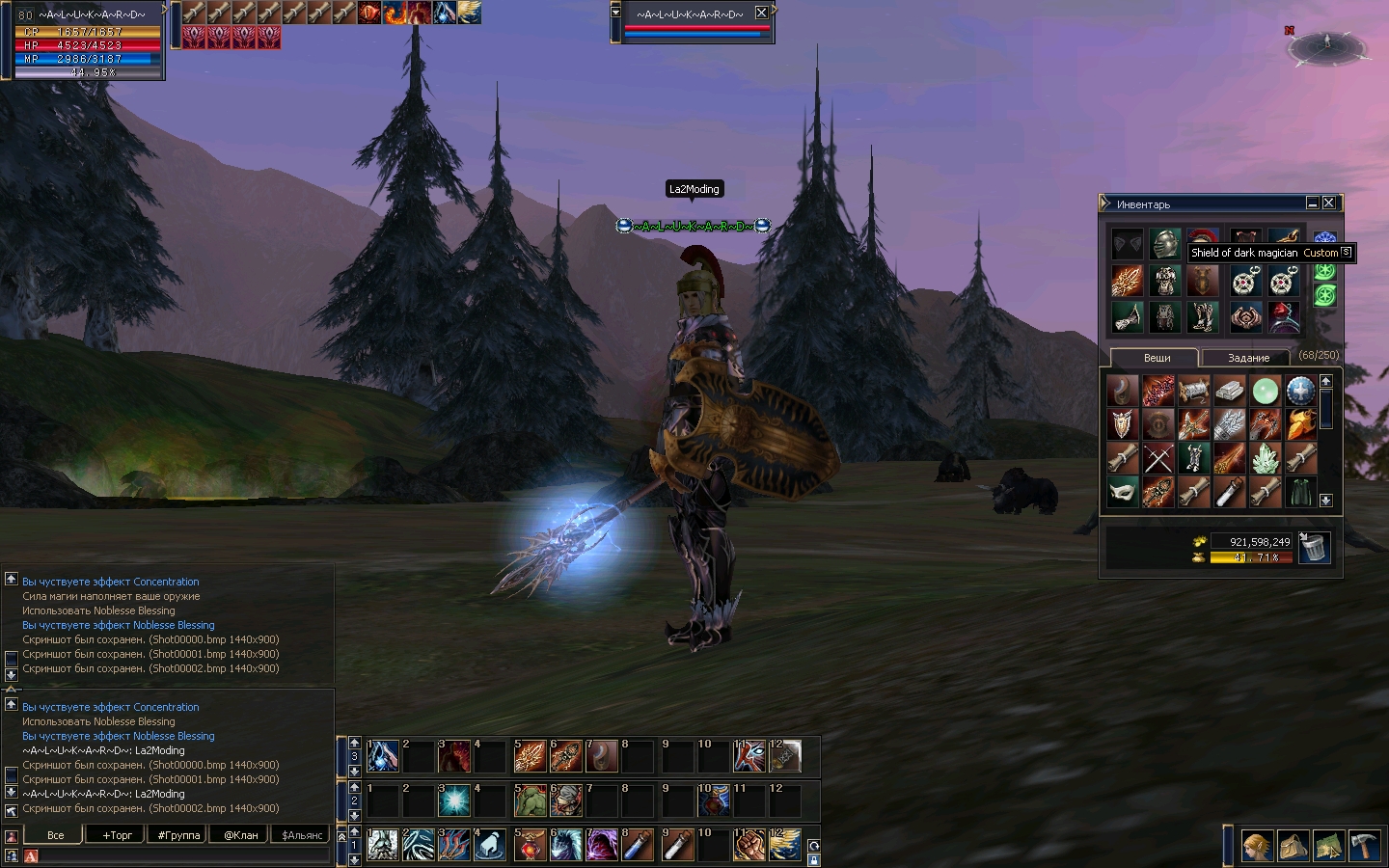Switch chat to the #Группа tab
The height and width of the screenshot is (868, 1389).
[x=179, y=835]
